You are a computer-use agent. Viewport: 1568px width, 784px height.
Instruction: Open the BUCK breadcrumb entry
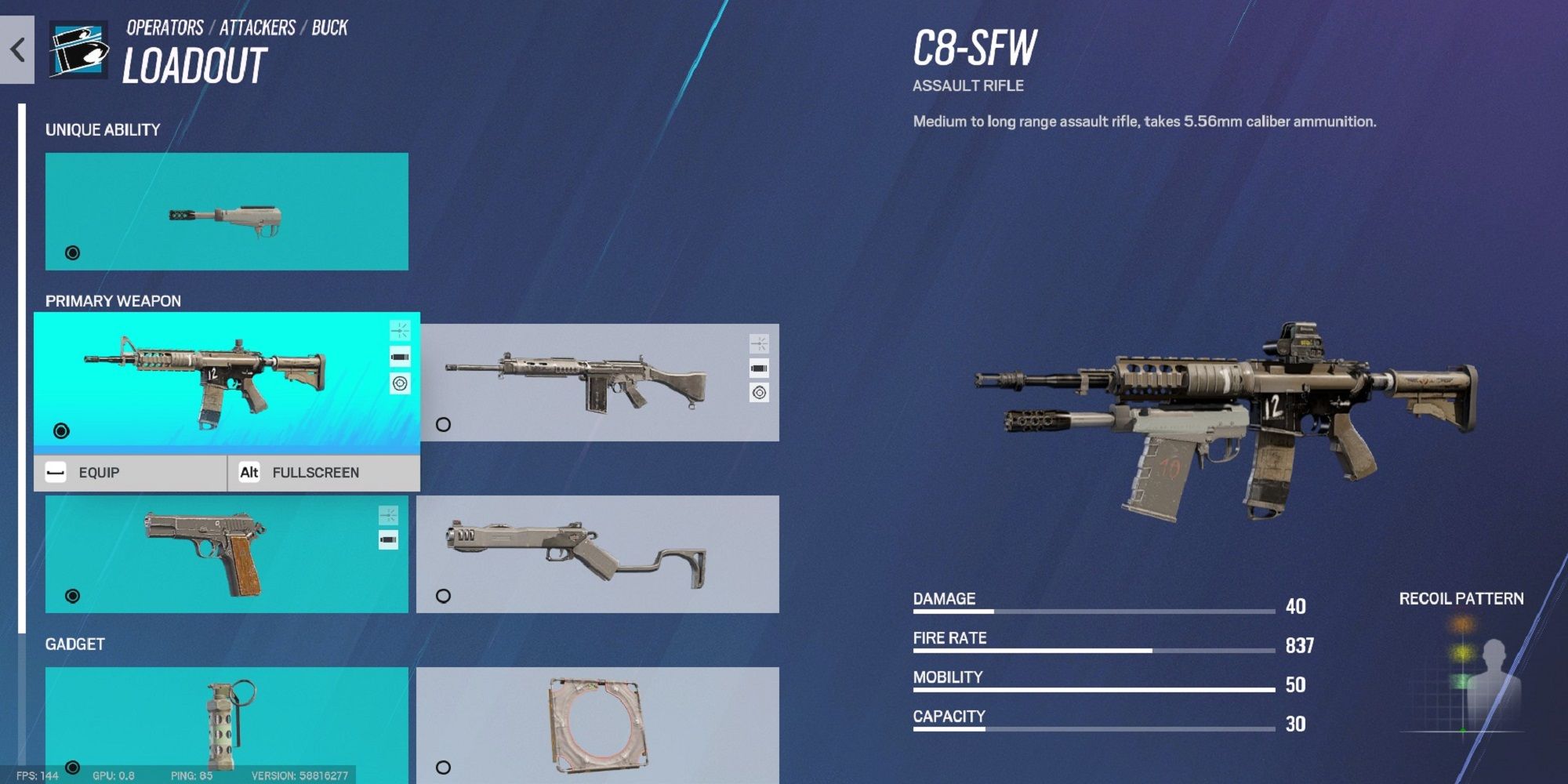pyautogui.click(x=329, y=27)
